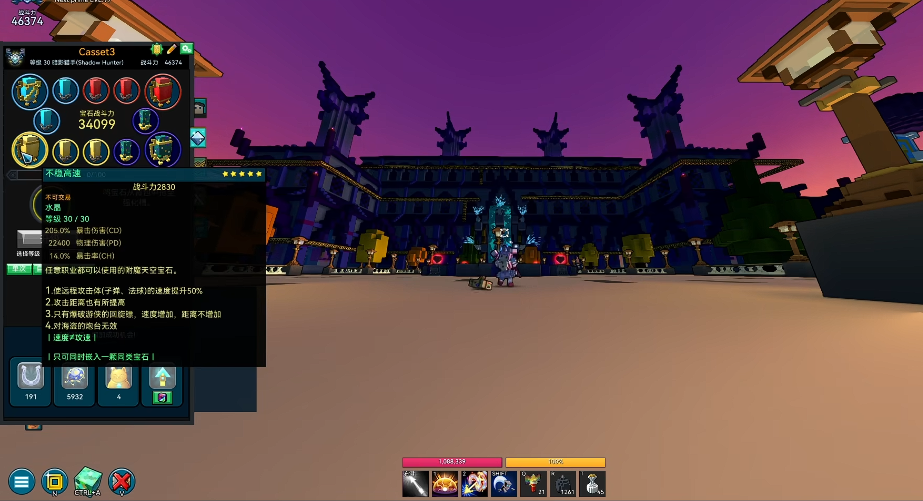The height and width of the screenshot is (501, 923).
Task: Trigger the radiant arrow burst ability
Action: tap(475, 484)
